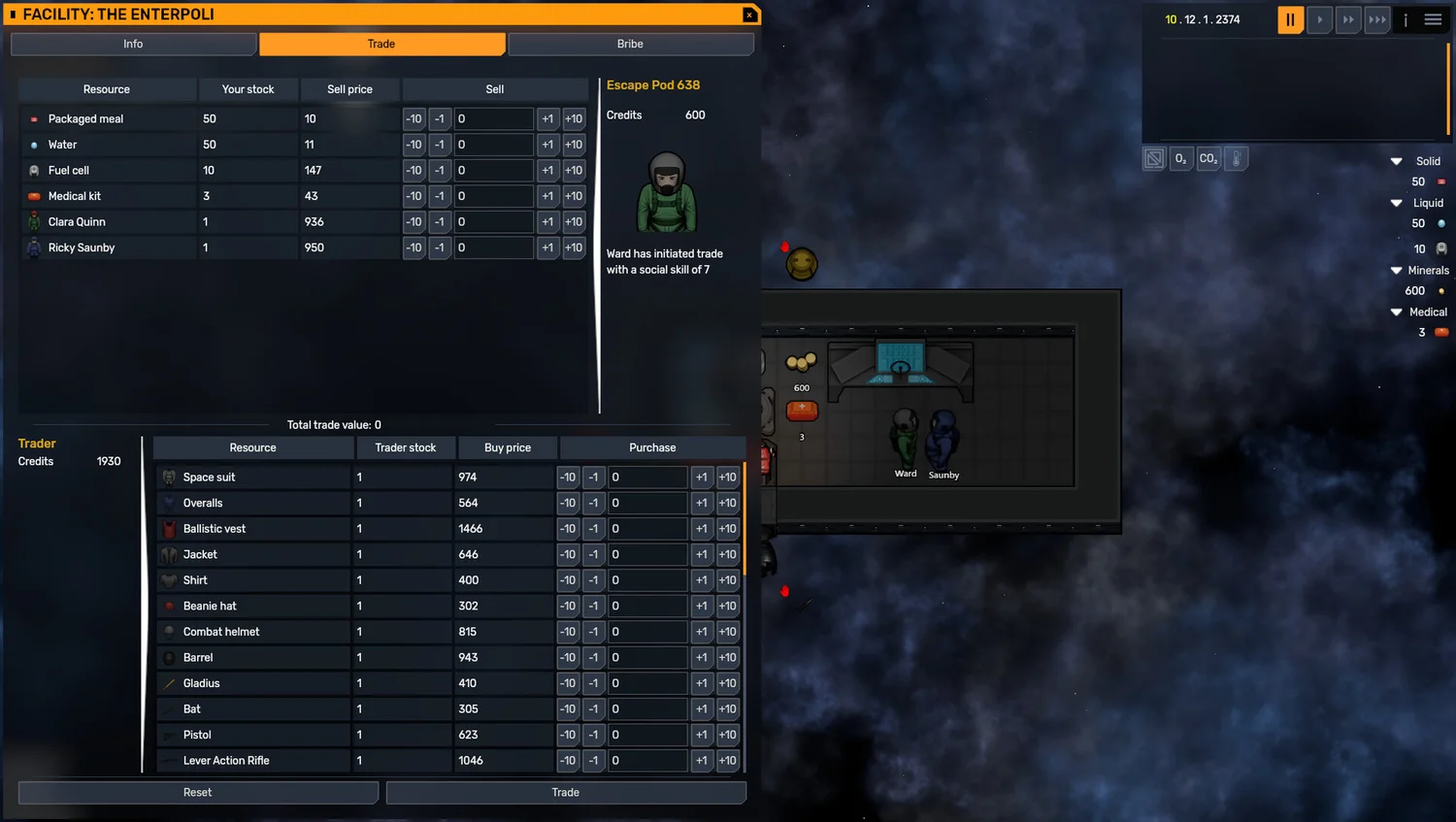Increase Medical kit sell amount by one
This screenshot has height=822, width=1456.
[547, 196]
